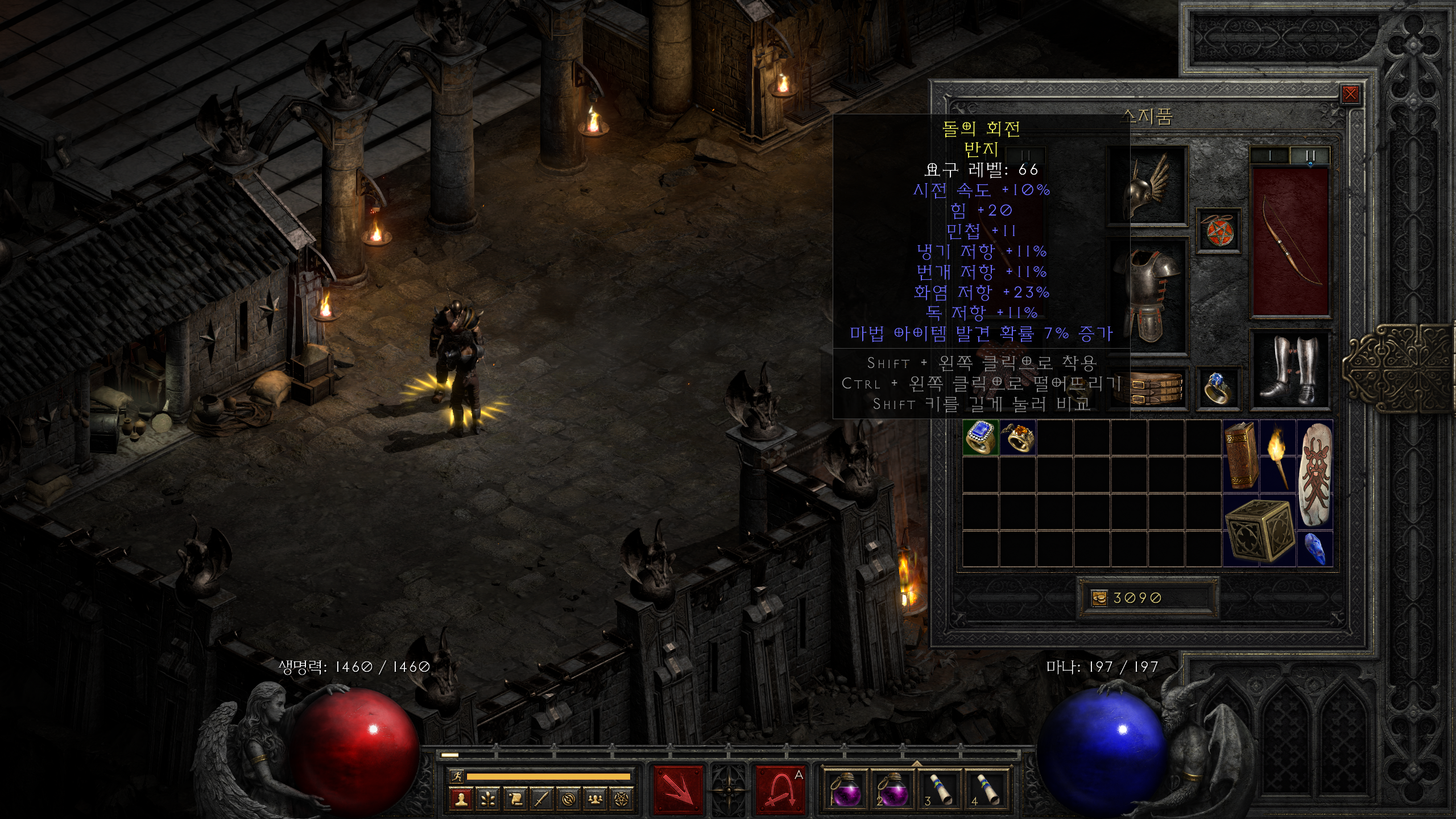Viewport: 1456px width, 819px height.
Task: Open the quest log scroll icon
Action: click(x=515, y=799)
